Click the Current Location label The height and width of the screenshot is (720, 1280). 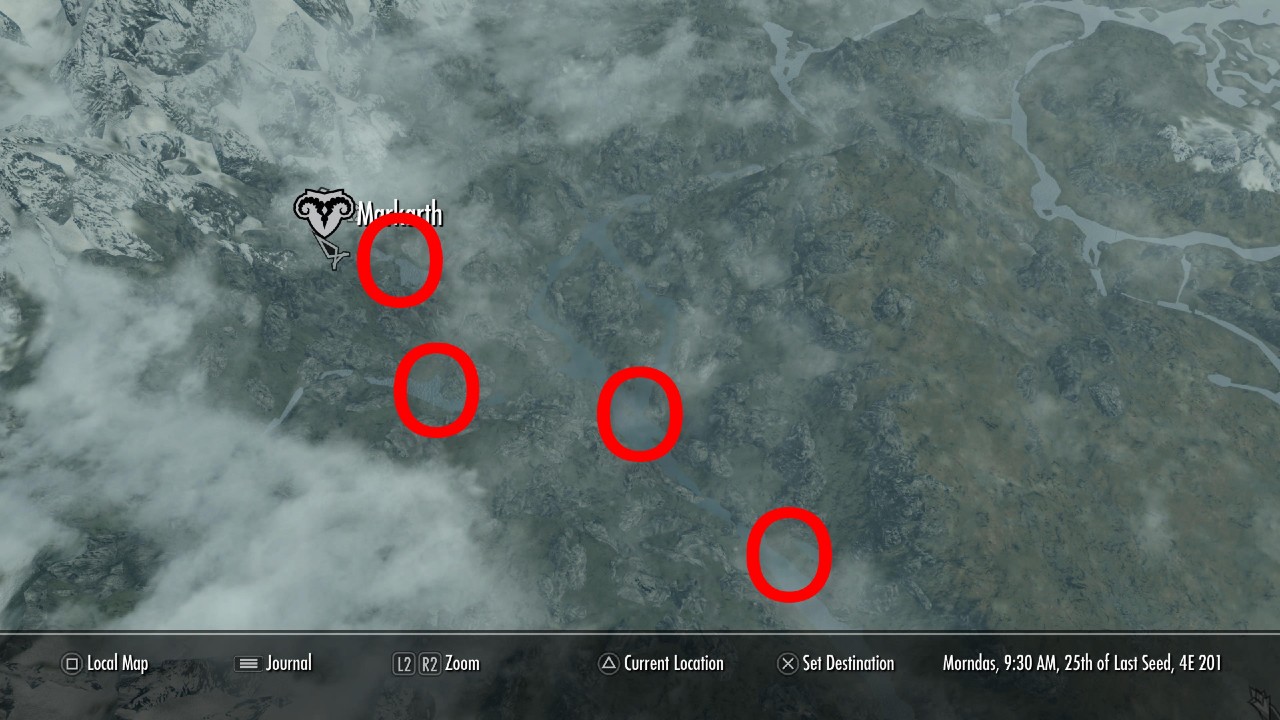(673, 663)
